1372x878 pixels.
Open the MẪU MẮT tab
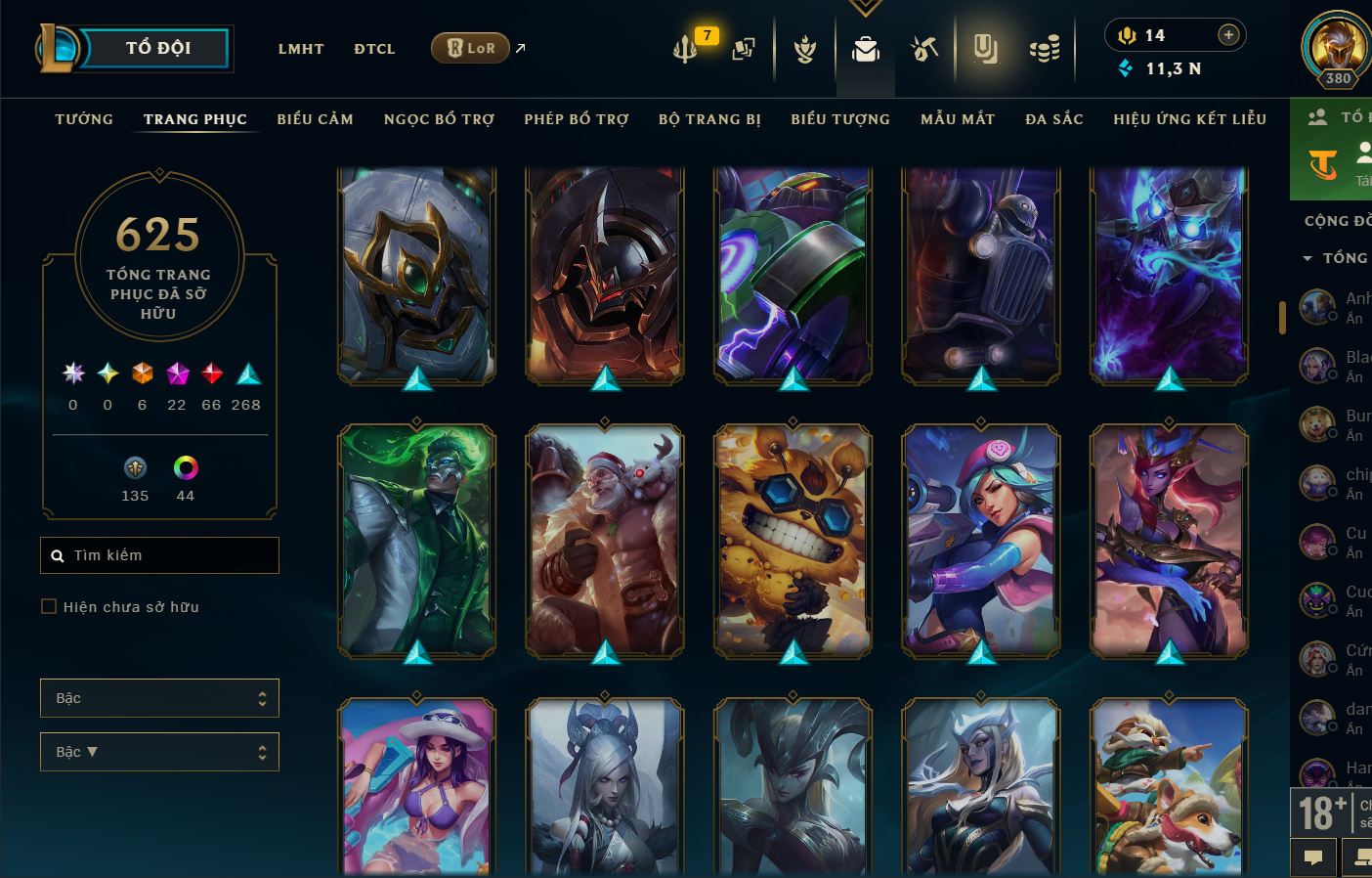coord(958,119)
